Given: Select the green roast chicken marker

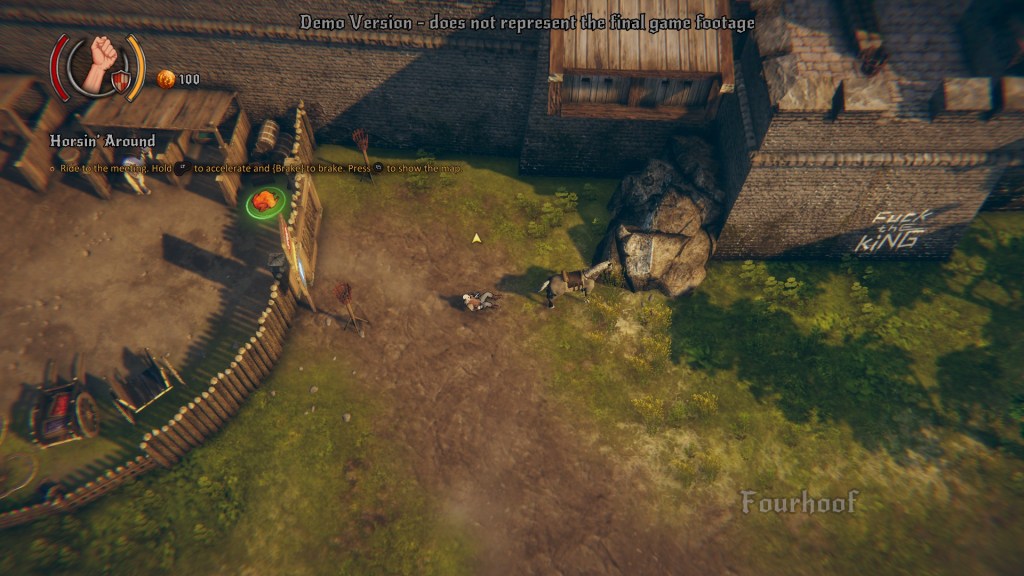Looking at the screenshot, I should pos(265,201).
